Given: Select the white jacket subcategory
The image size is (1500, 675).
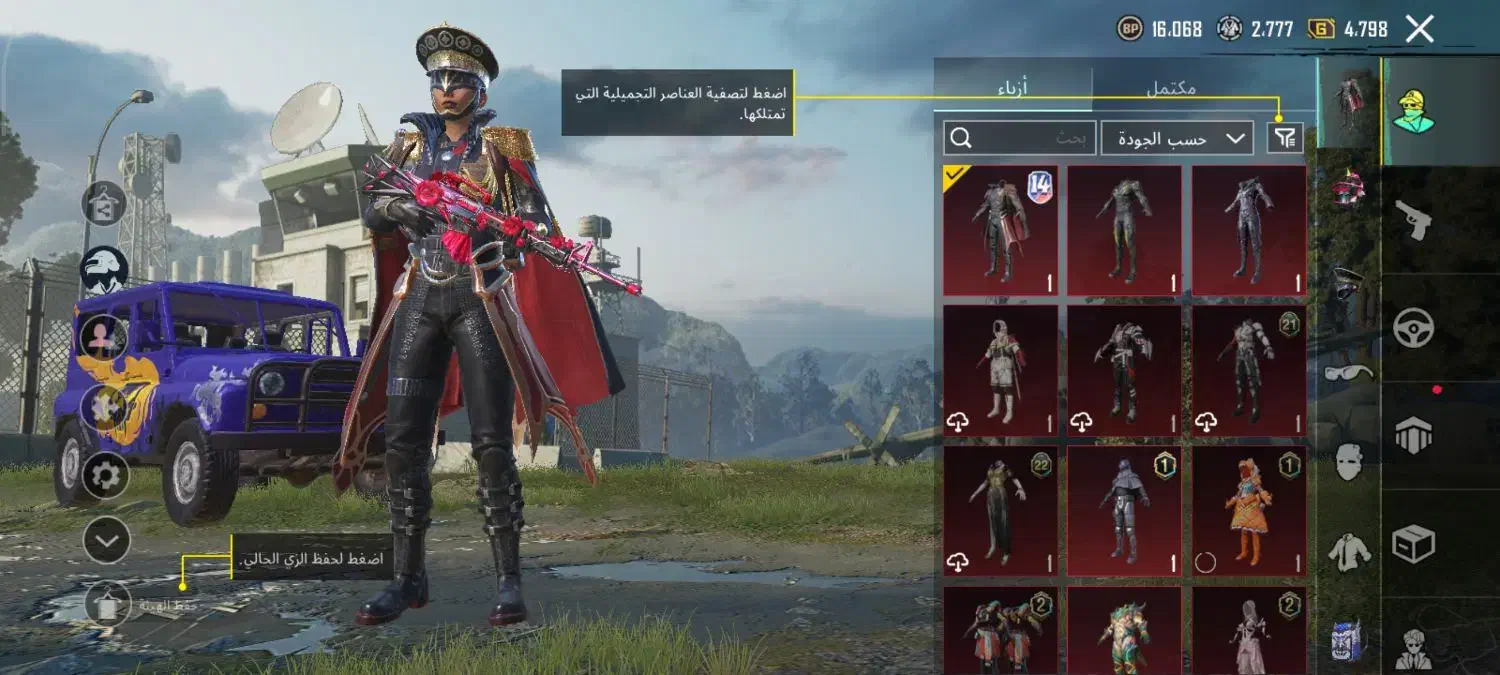Looking at the screenshot, I should tap(1349, 551).
